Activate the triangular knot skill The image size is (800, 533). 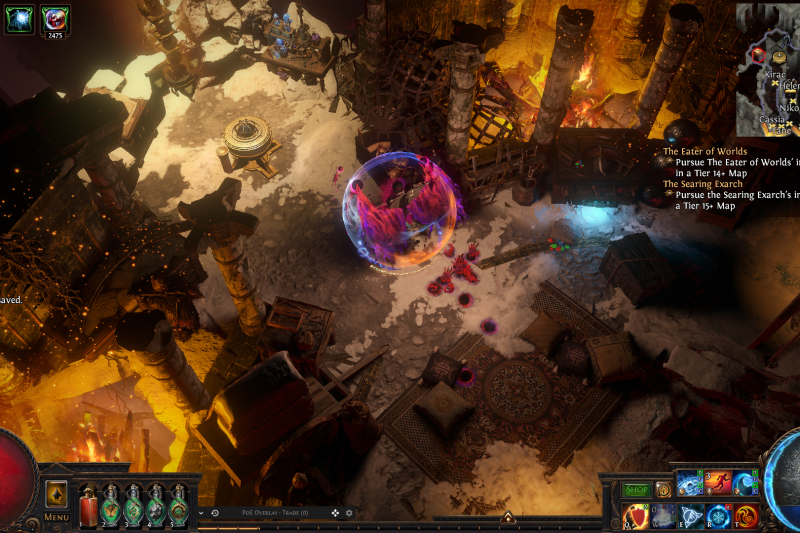(x=691, y=516)
